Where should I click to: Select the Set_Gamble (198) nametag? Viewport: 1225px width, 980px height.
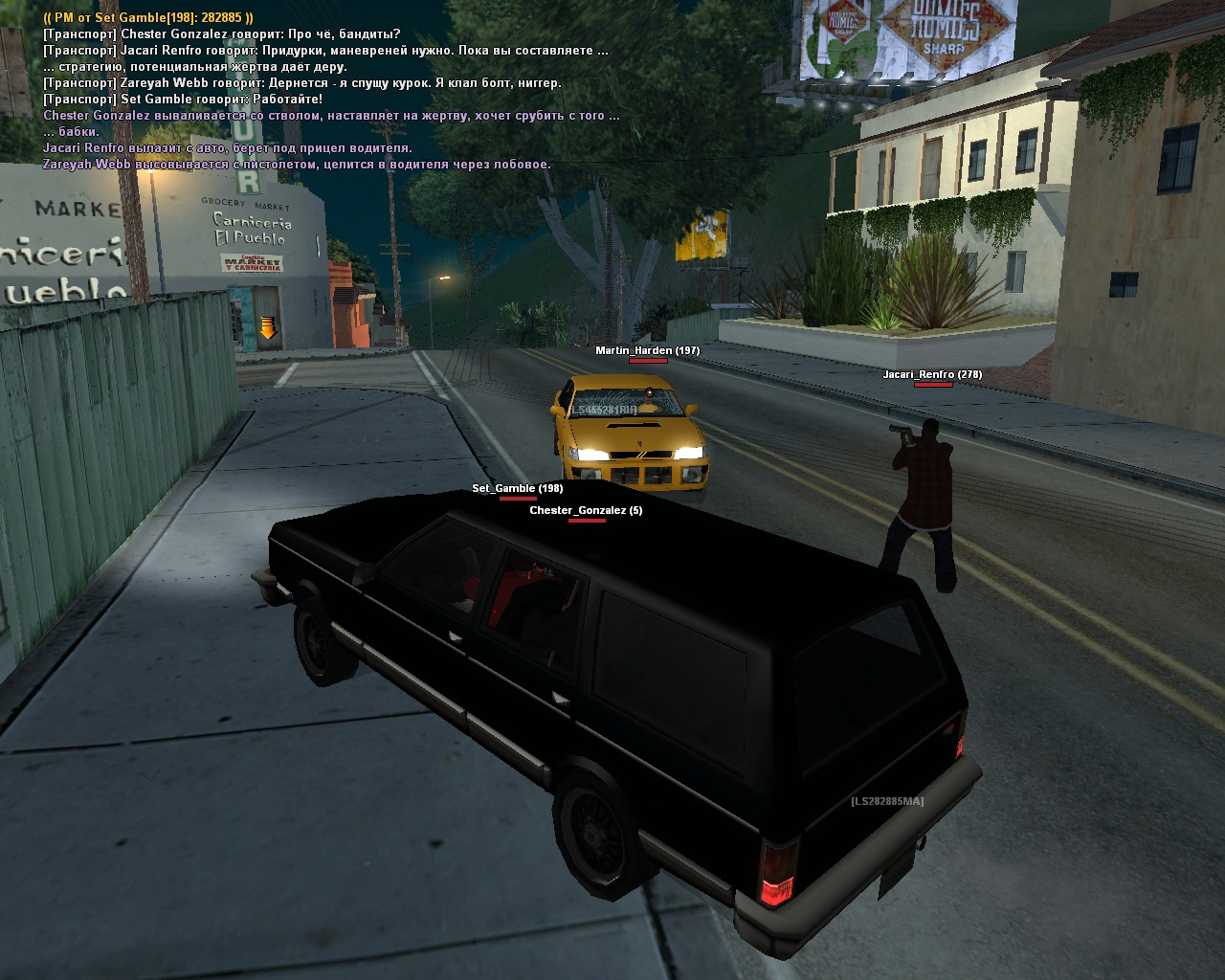(x=517, y=489)
